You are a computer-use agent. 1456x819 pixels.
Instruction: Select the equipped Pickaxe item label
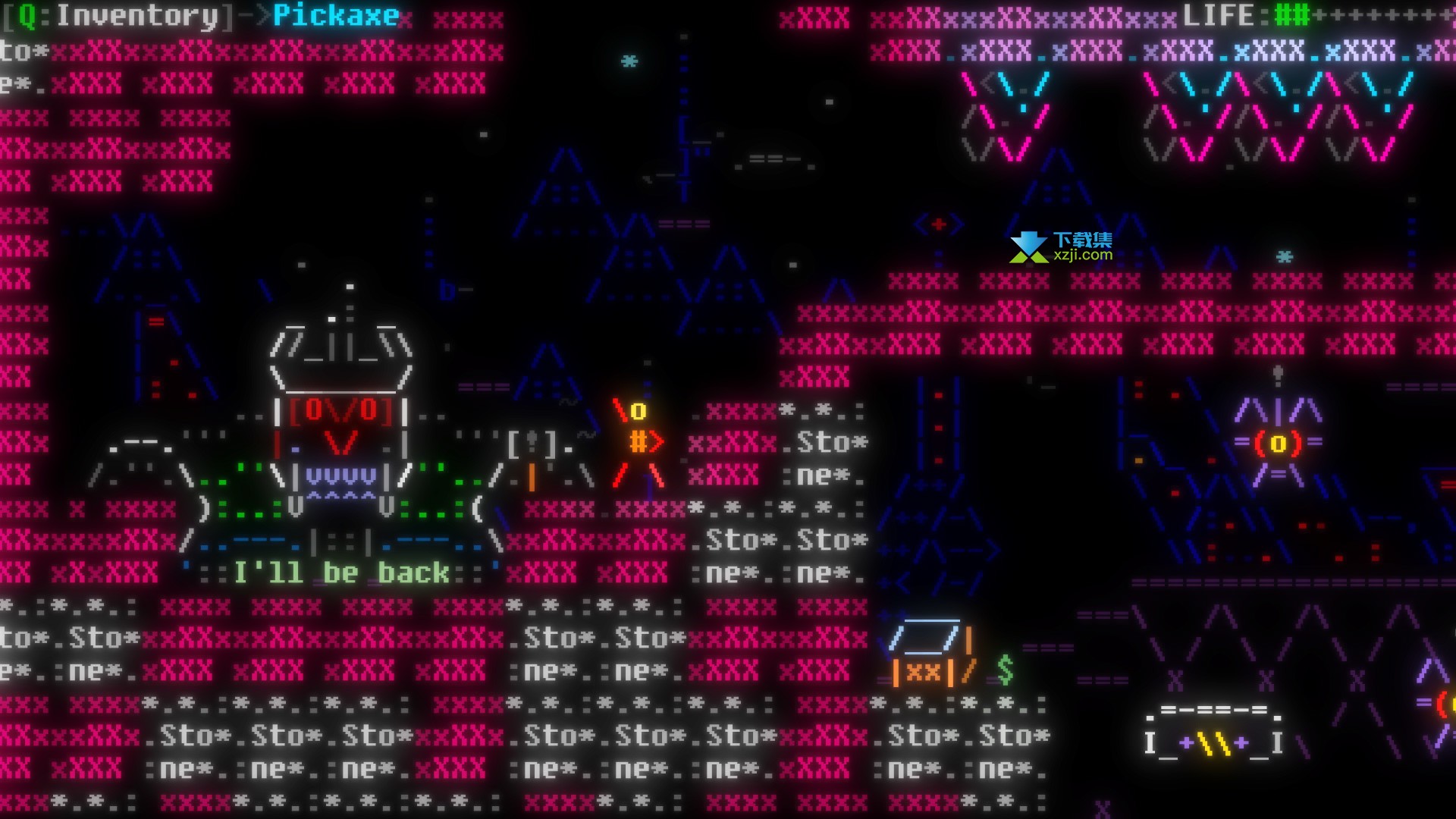335,16
